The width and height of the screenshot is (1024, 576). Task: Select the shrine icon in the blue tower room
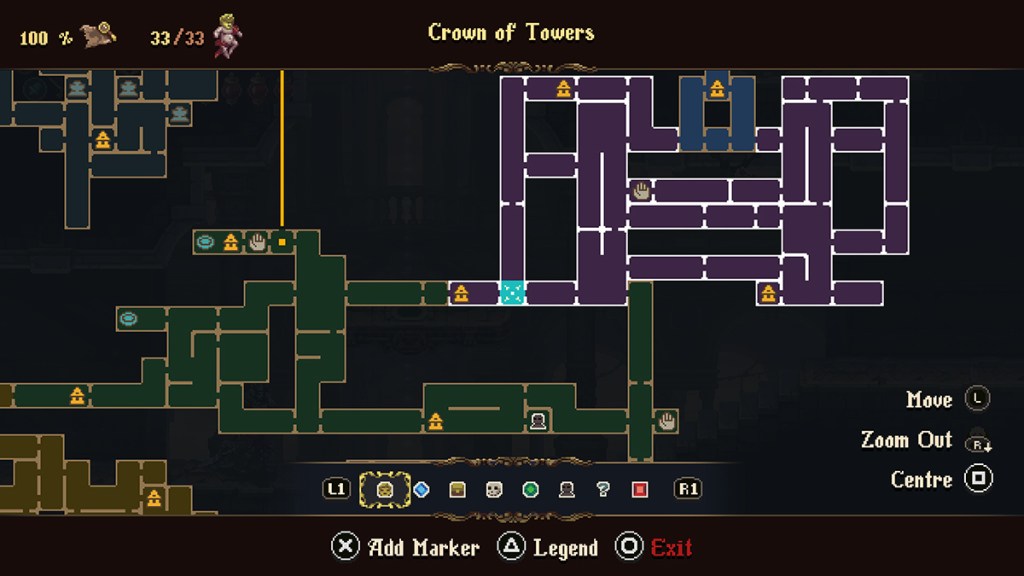[x=717, y=89]
